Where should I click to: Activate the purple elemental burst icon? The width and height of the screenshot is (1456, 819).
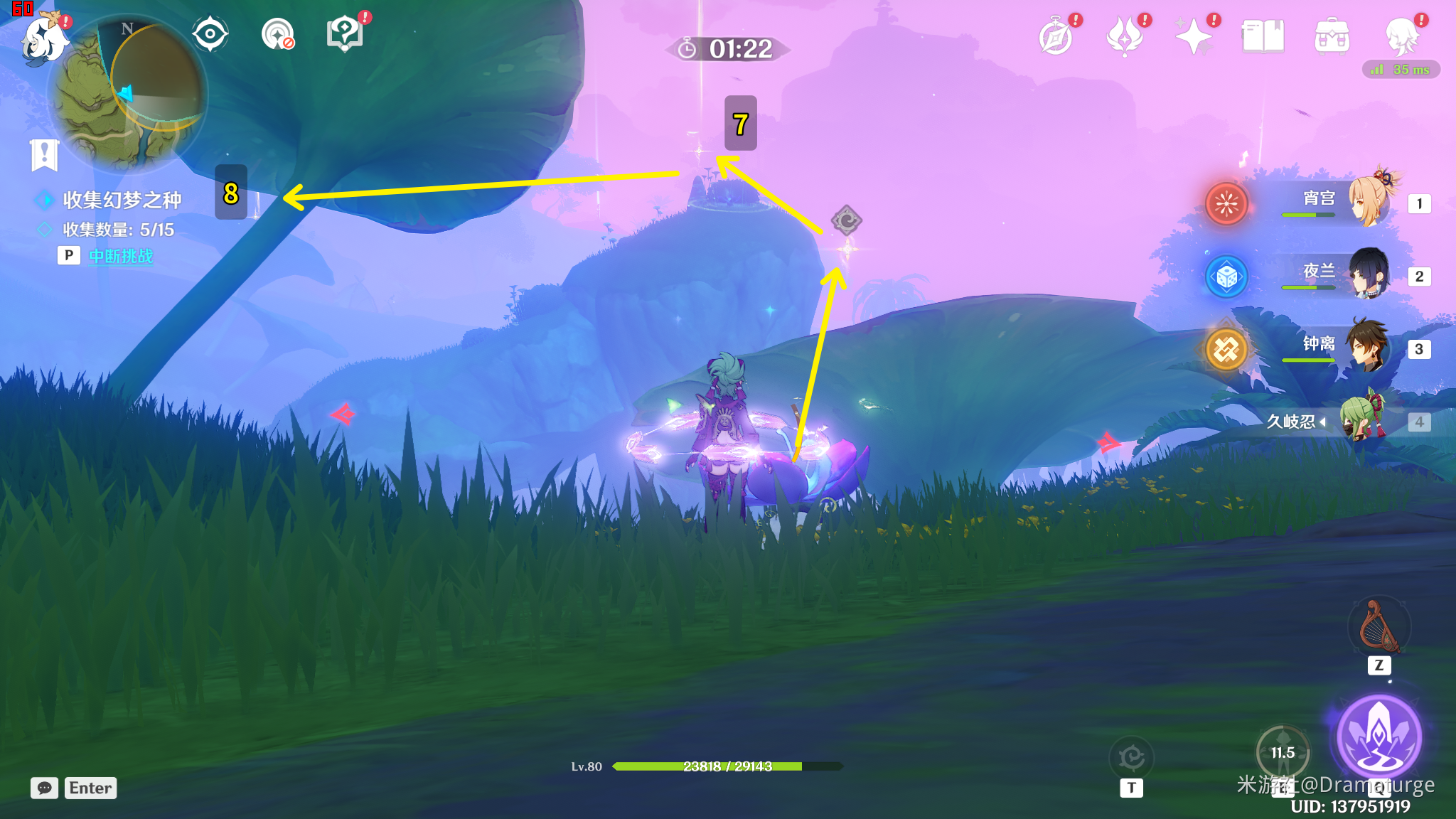tap(1379, 736)
